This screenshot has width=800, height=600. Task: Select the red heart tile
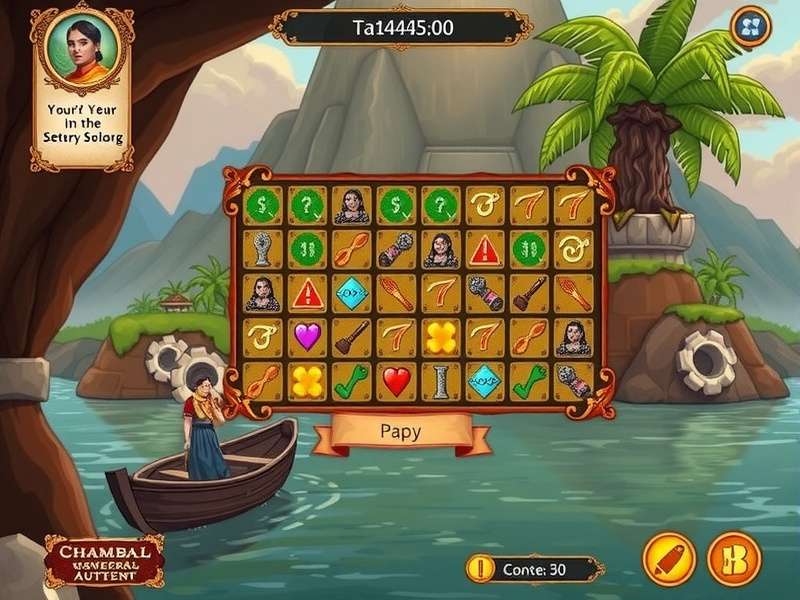396,381
